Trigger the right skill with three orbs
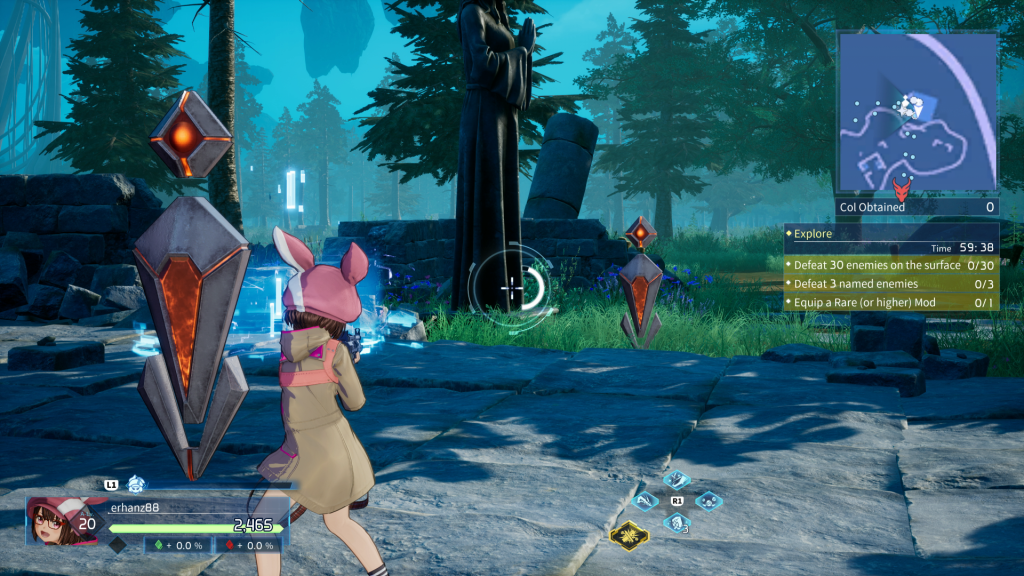The height and width of the screenshot is (576, 1024). coord(708,500)
